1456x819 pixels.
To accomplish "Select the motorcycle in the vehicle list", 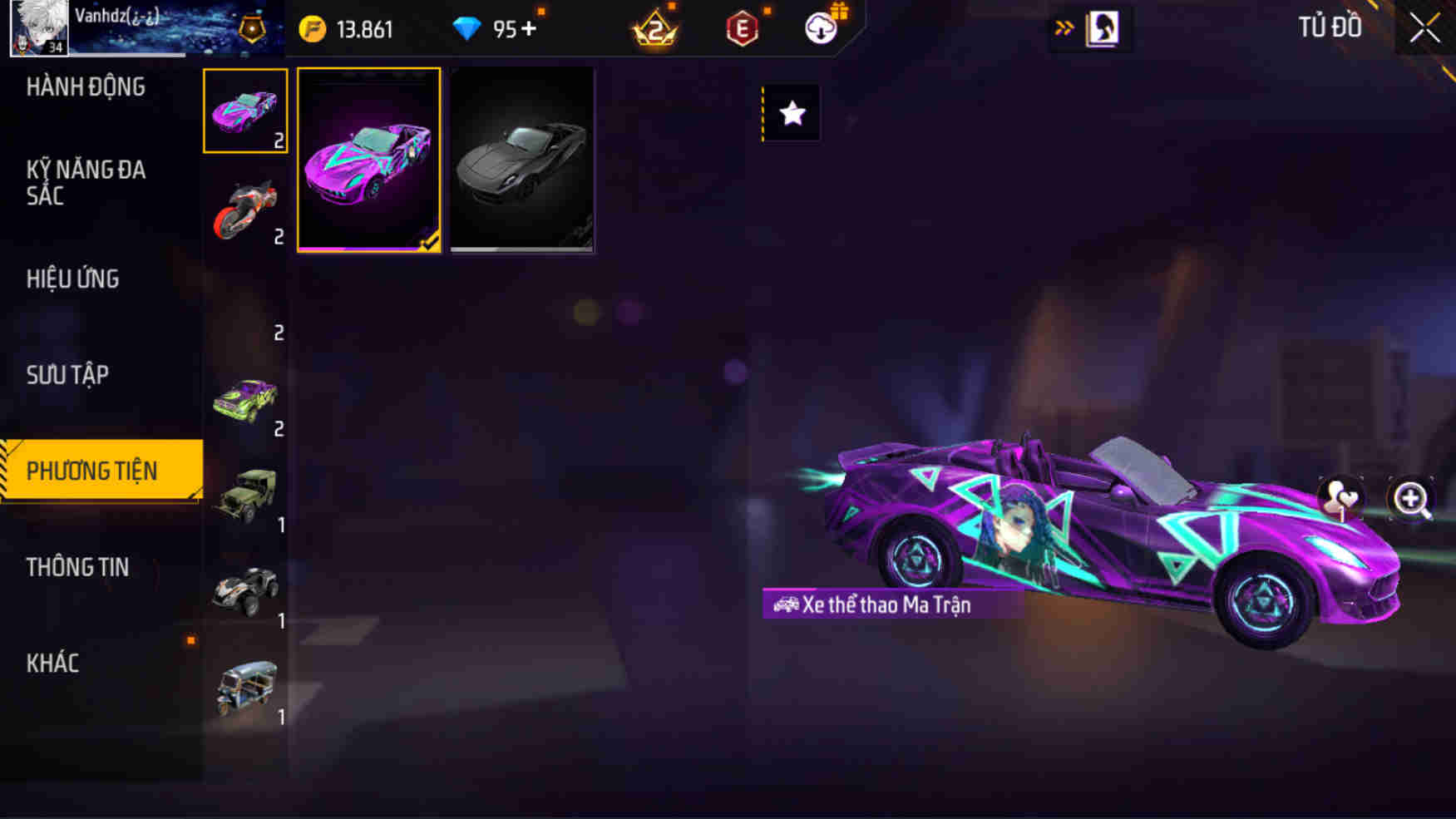I will tap(245, 208).
